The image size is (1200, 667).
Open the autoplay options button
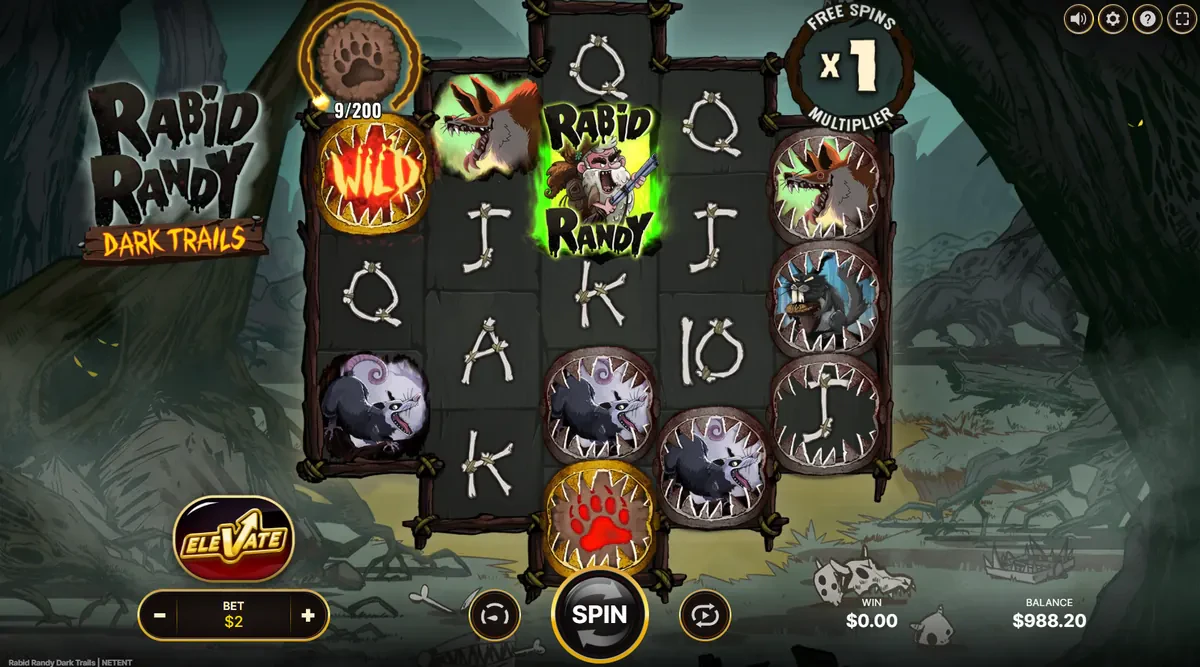tap(705, 615)
